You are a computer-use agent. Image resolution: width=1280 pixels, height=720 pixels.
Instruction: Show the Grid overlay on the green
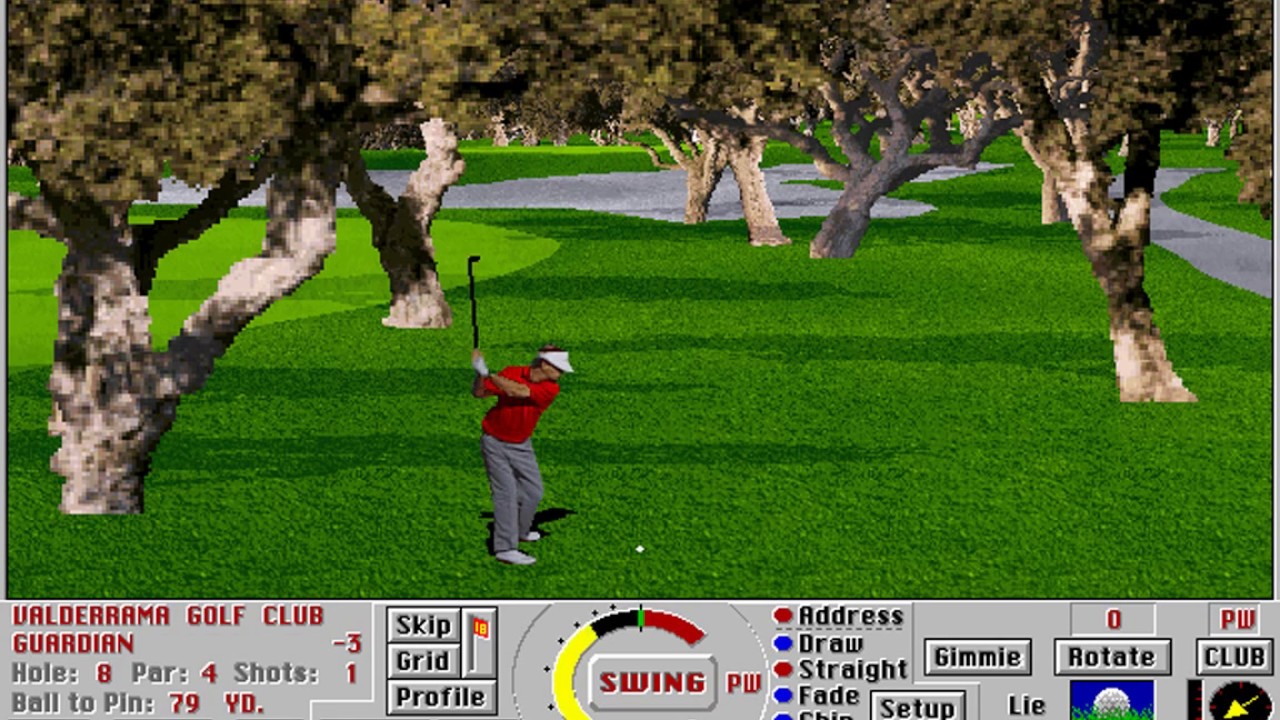pos(423,660)
